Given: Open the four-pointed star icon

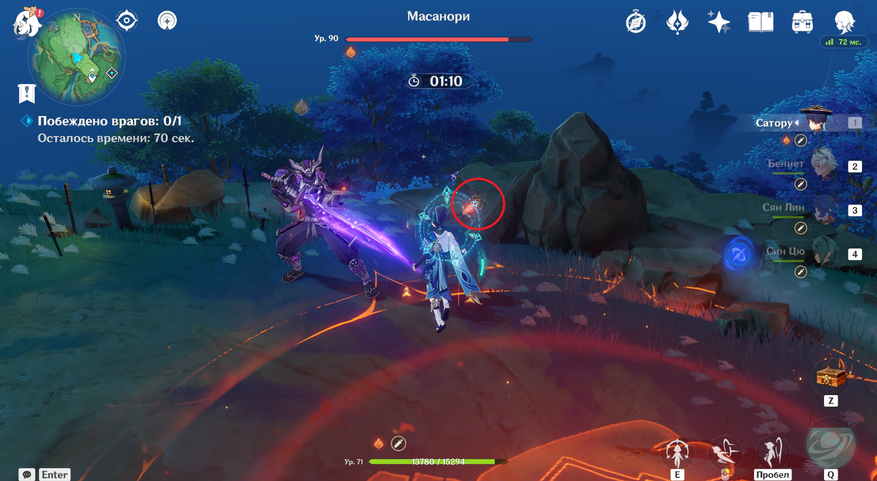Looking at the screenshot, I should [718, 22].
